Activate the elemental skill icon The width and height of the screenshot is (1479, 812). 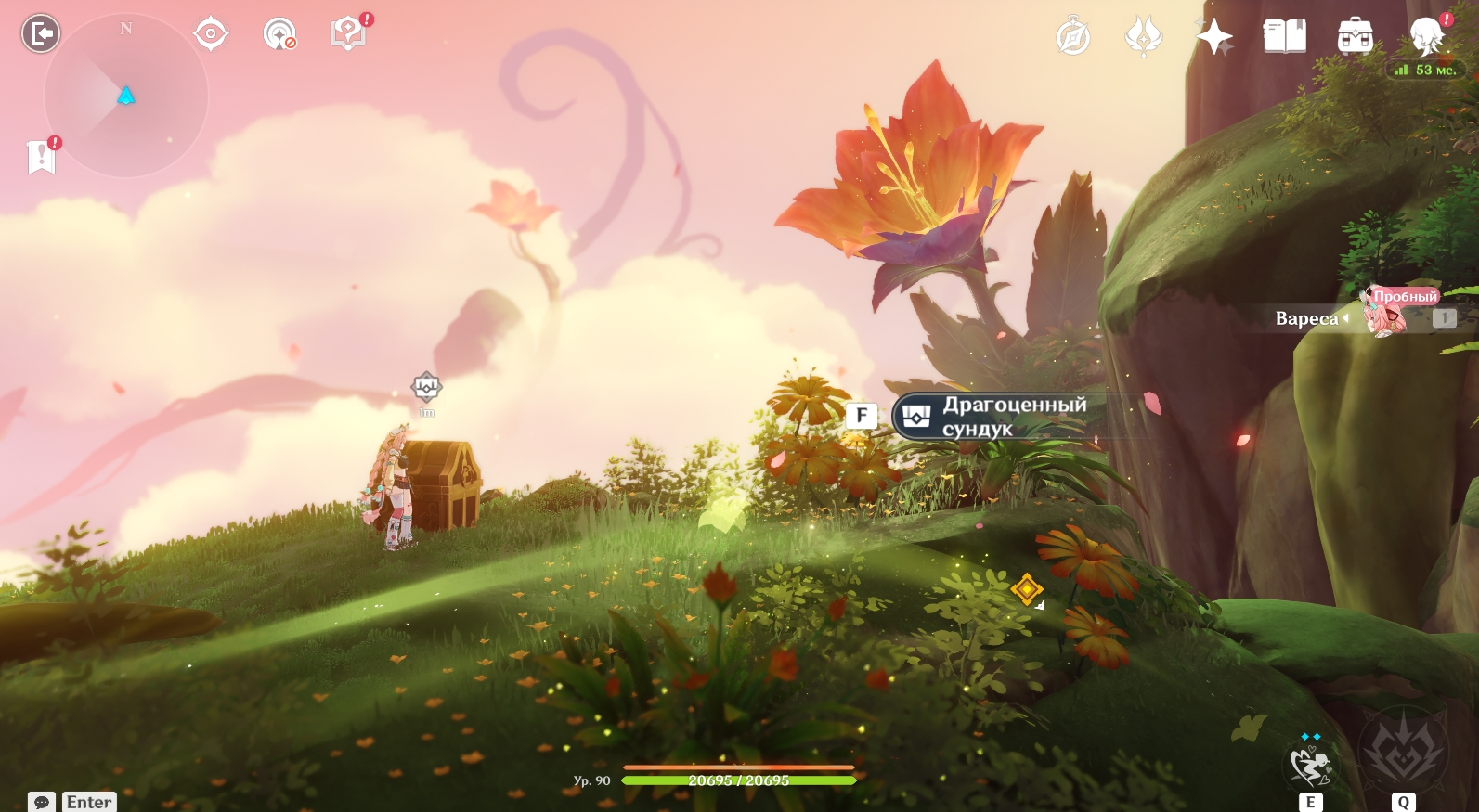point(1310,766)
